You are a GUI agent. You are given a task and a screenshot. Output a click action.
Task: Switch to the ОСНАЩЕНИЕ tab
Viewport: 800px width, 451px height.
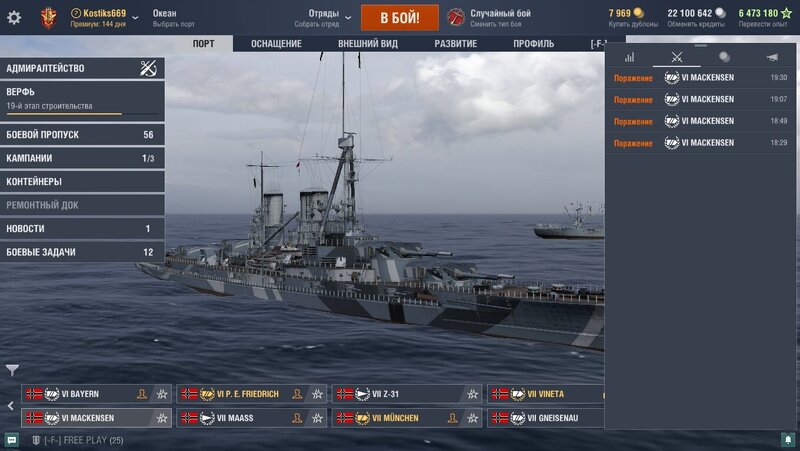[x=276, y=44]
